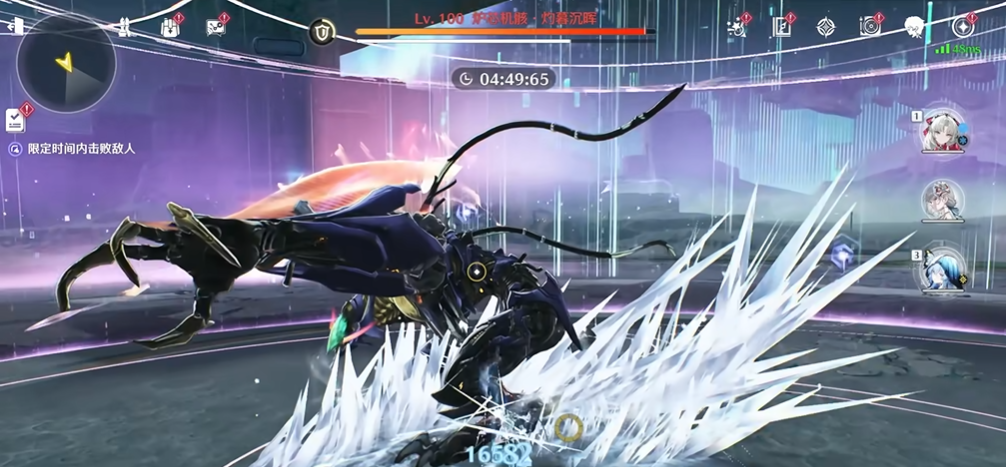Open the character head profile icon
Viewport: 1006px width, 467px height.
tap(914, 27)
